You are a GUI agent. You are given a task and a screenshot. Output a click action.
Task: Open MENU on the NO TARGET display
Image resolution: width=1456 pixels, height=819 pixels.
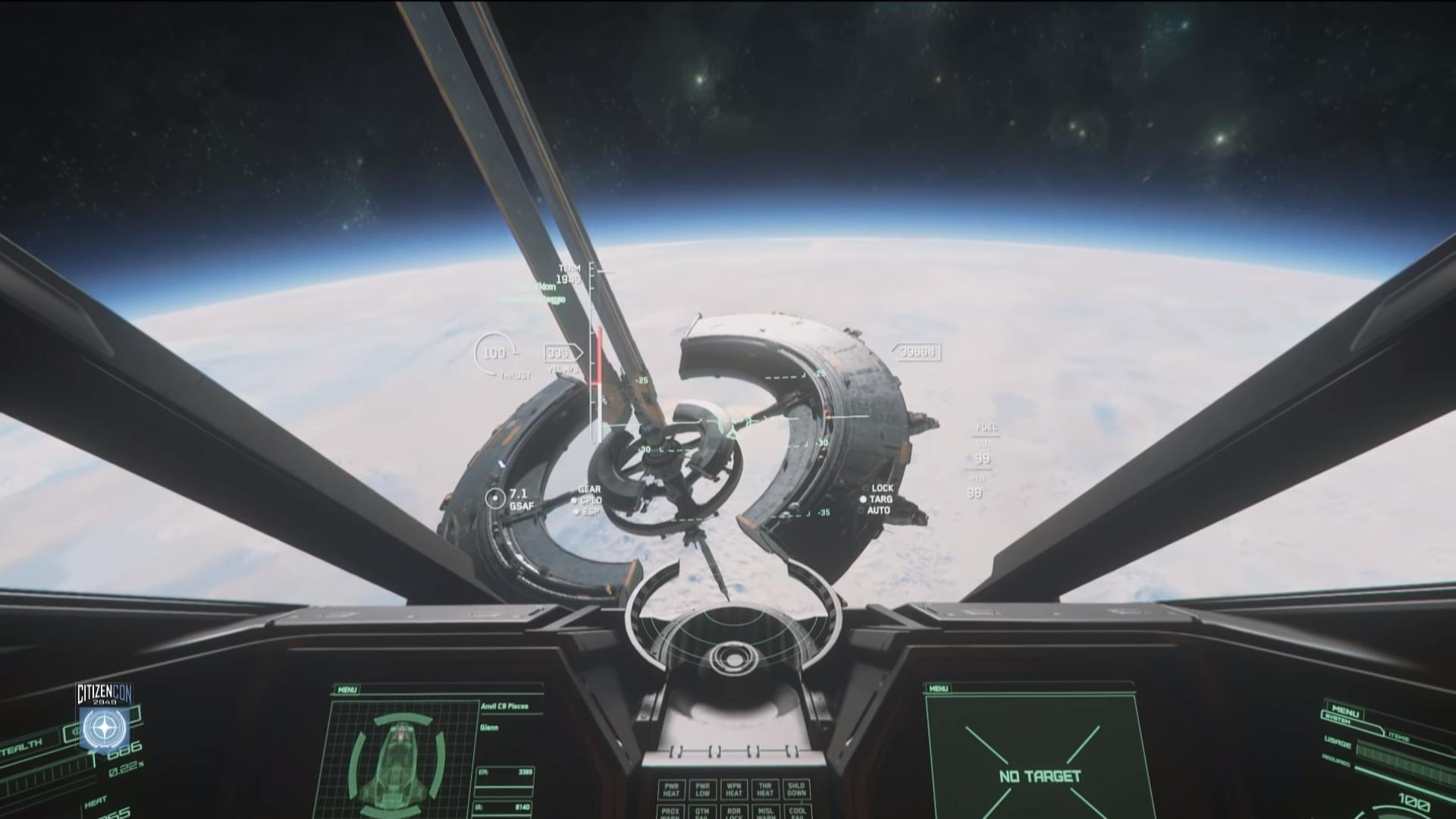coord(938,689)
